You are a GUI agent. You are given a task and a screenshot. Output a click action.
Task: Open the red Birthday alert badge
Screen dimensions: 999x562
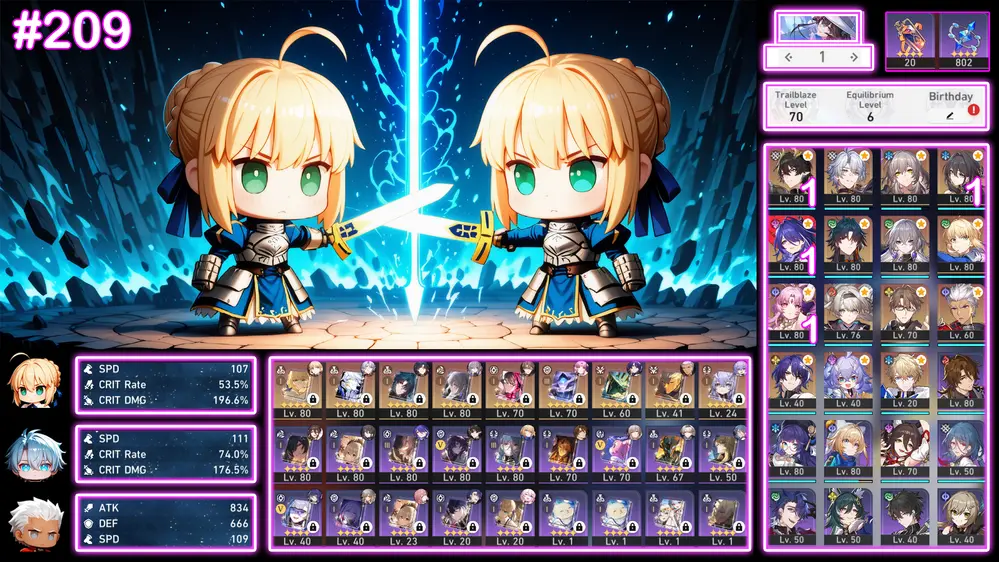coord(973,110)
